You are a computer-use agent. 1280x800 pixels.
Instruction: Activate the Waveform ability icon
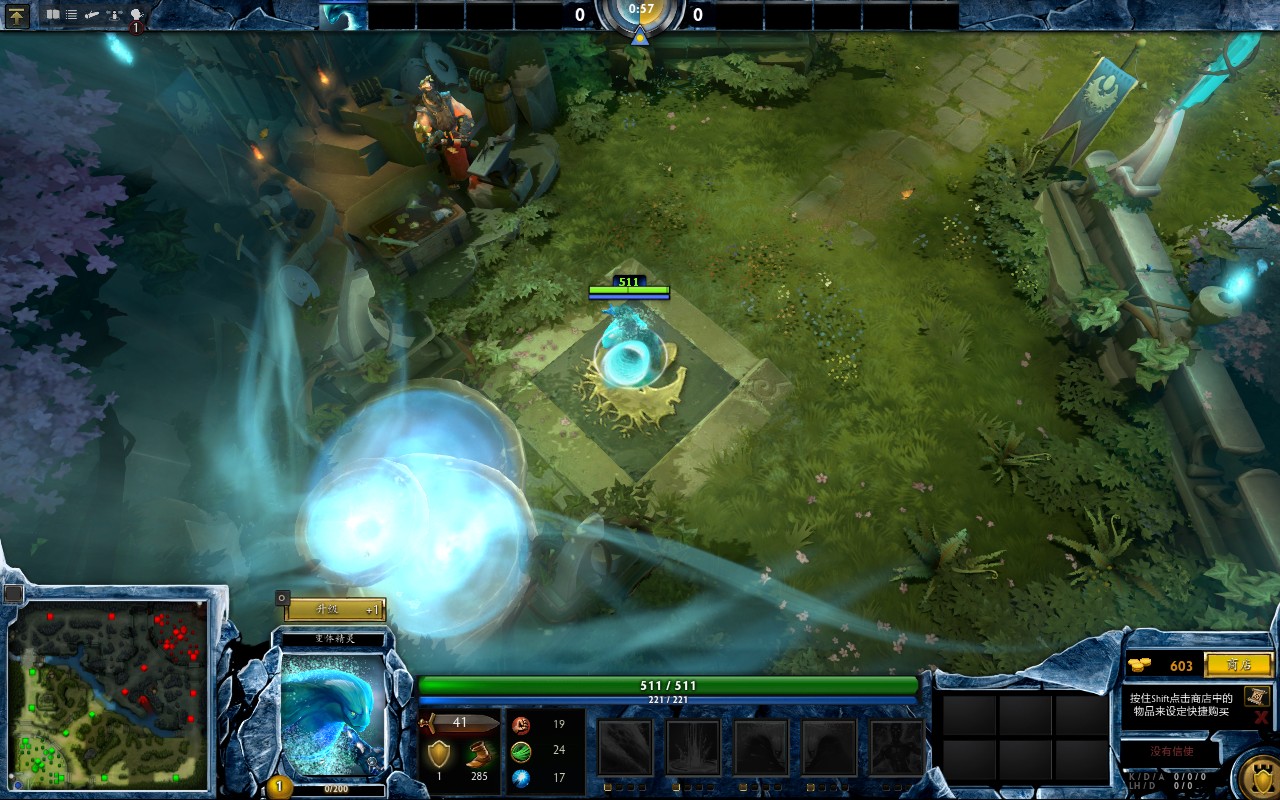(x=625, y=747)
